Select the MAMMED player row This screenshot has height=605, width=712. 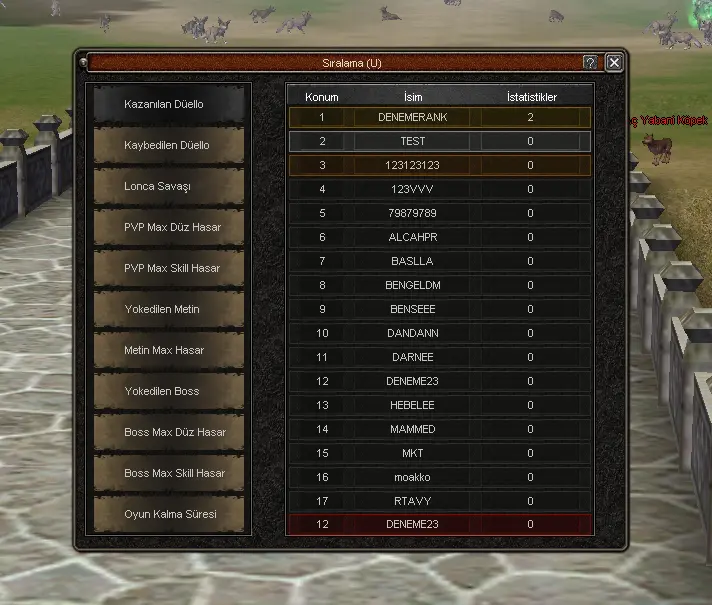(413, 429)
